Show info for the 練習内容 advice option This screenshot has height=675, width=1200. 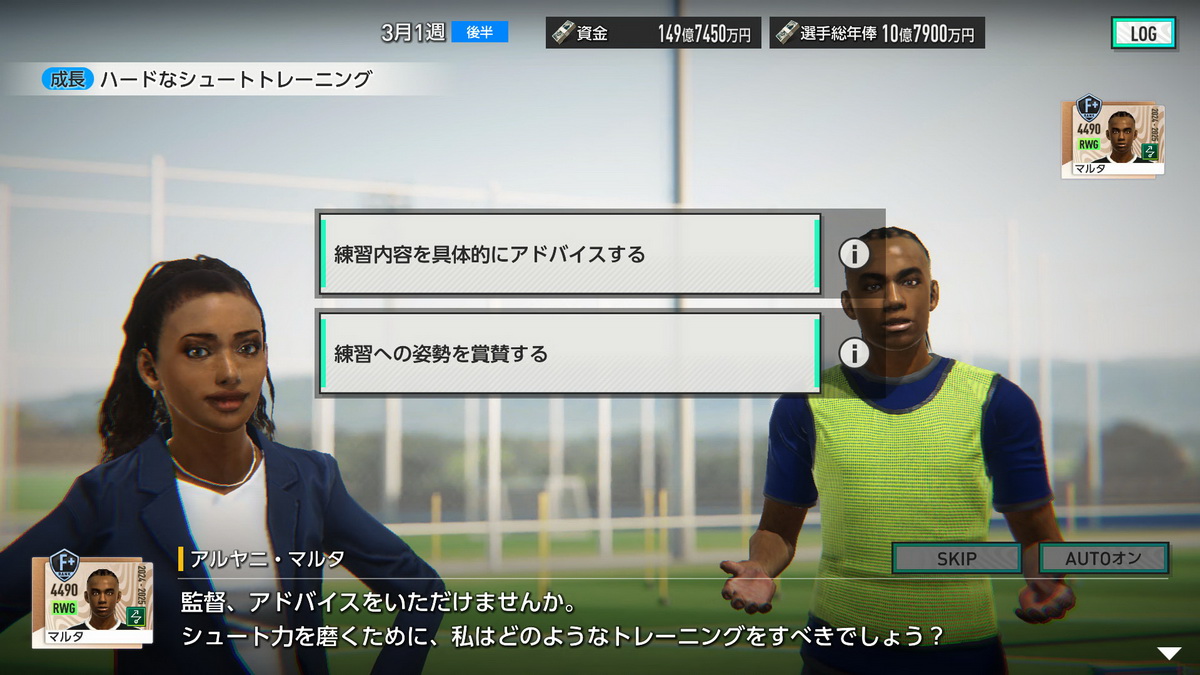(853, 254)
